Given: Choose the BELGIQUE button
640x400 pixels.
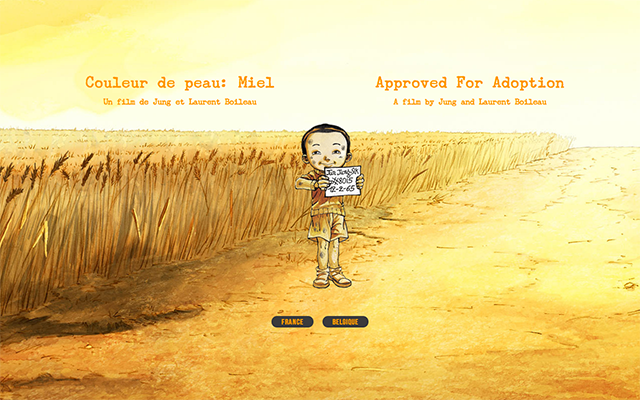Looking at the screenshot, I should coord(345,322).
